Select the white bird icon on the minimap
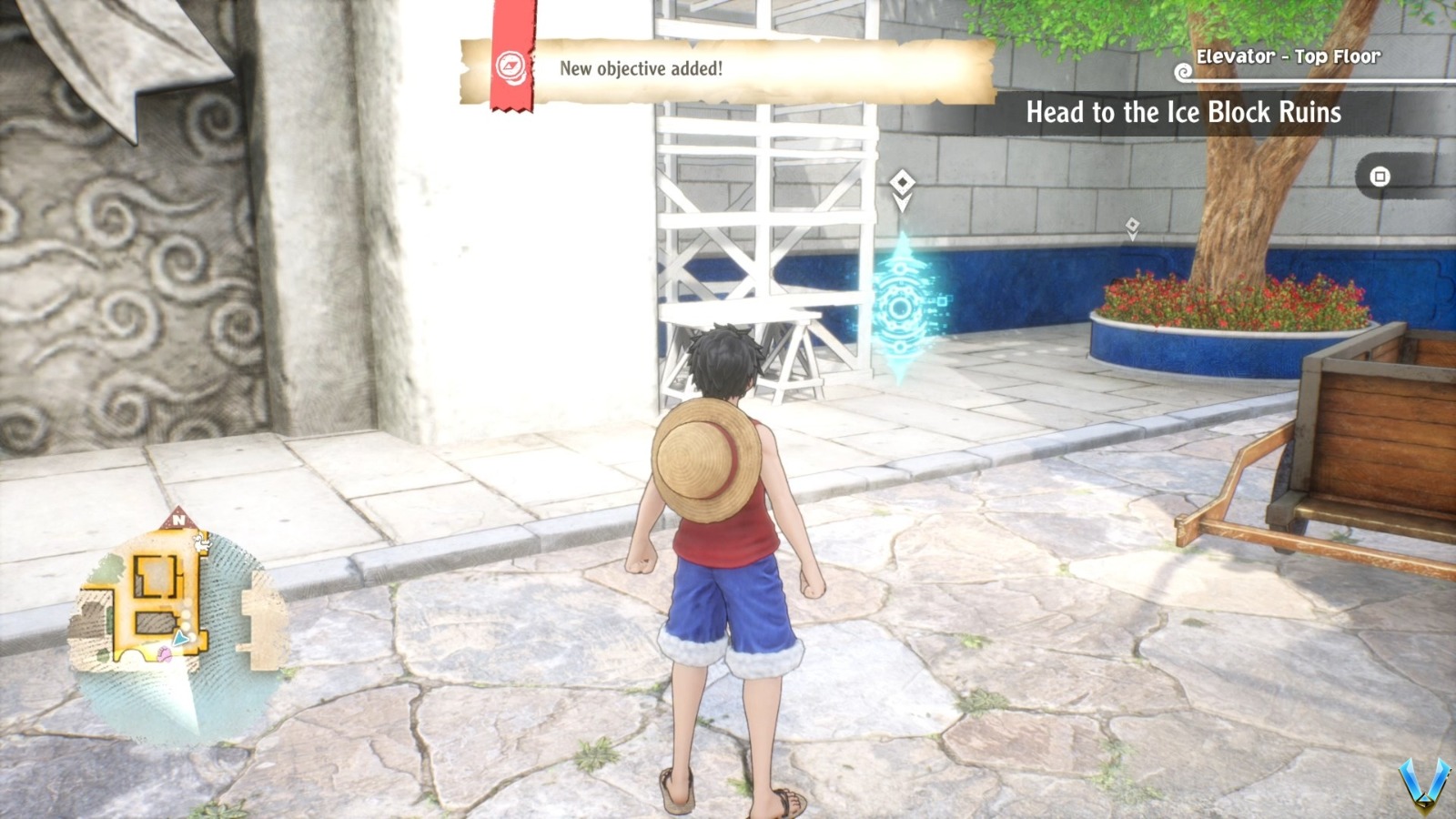Viewport: 1456px width, 819px height. [x=201, y=542]
